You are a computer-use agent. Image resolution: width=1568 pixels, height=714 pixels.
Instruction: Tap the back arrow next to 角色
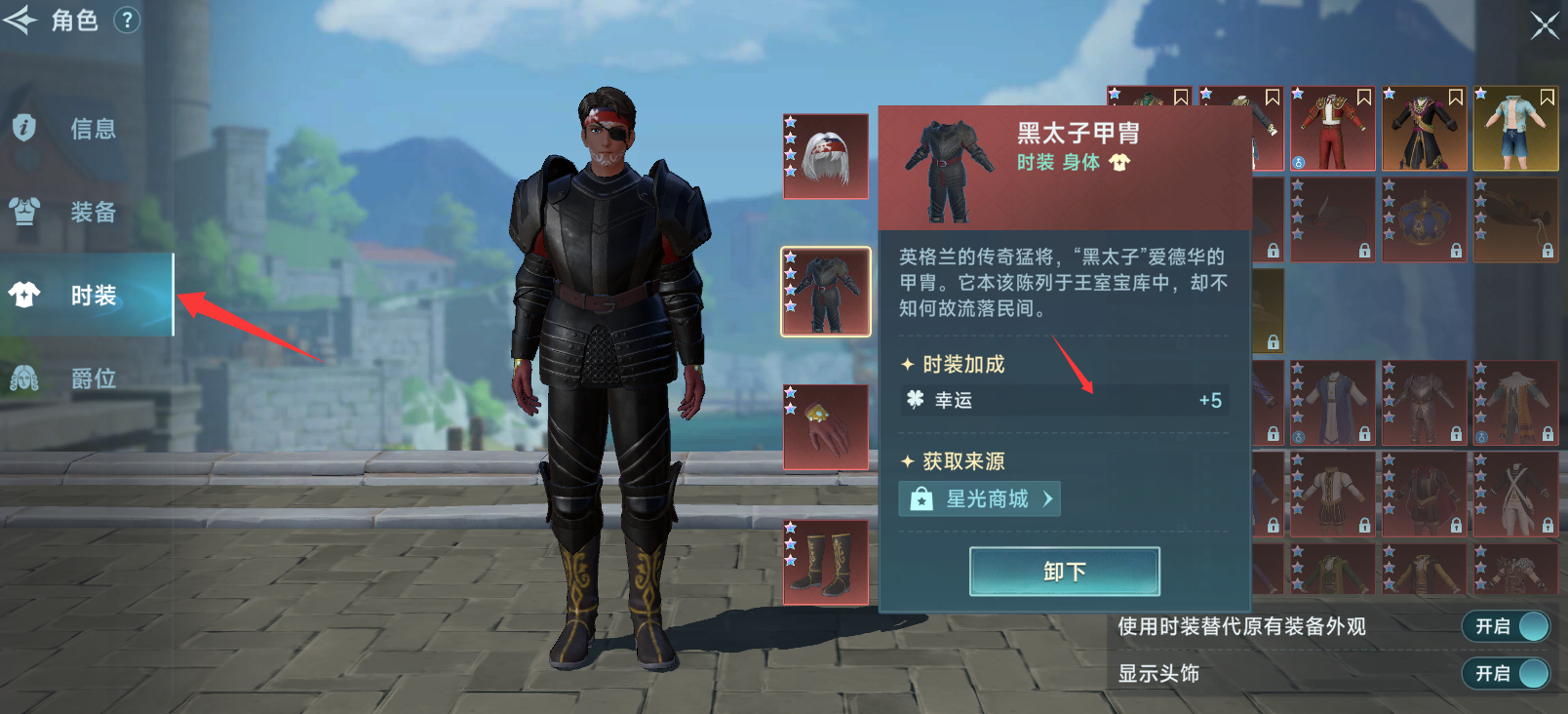point(20,20)
